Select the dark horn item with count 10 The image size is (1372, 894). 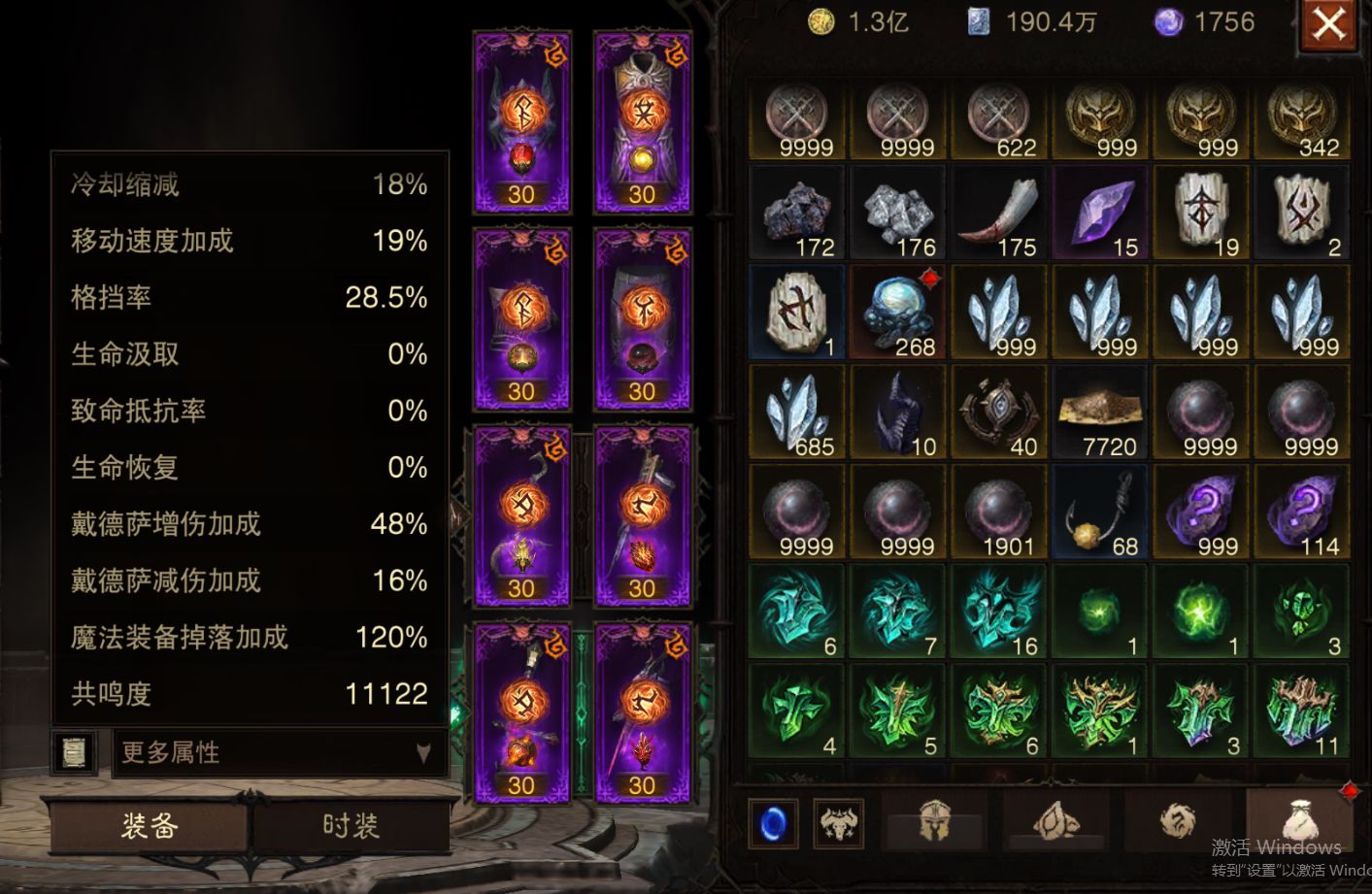898,413
